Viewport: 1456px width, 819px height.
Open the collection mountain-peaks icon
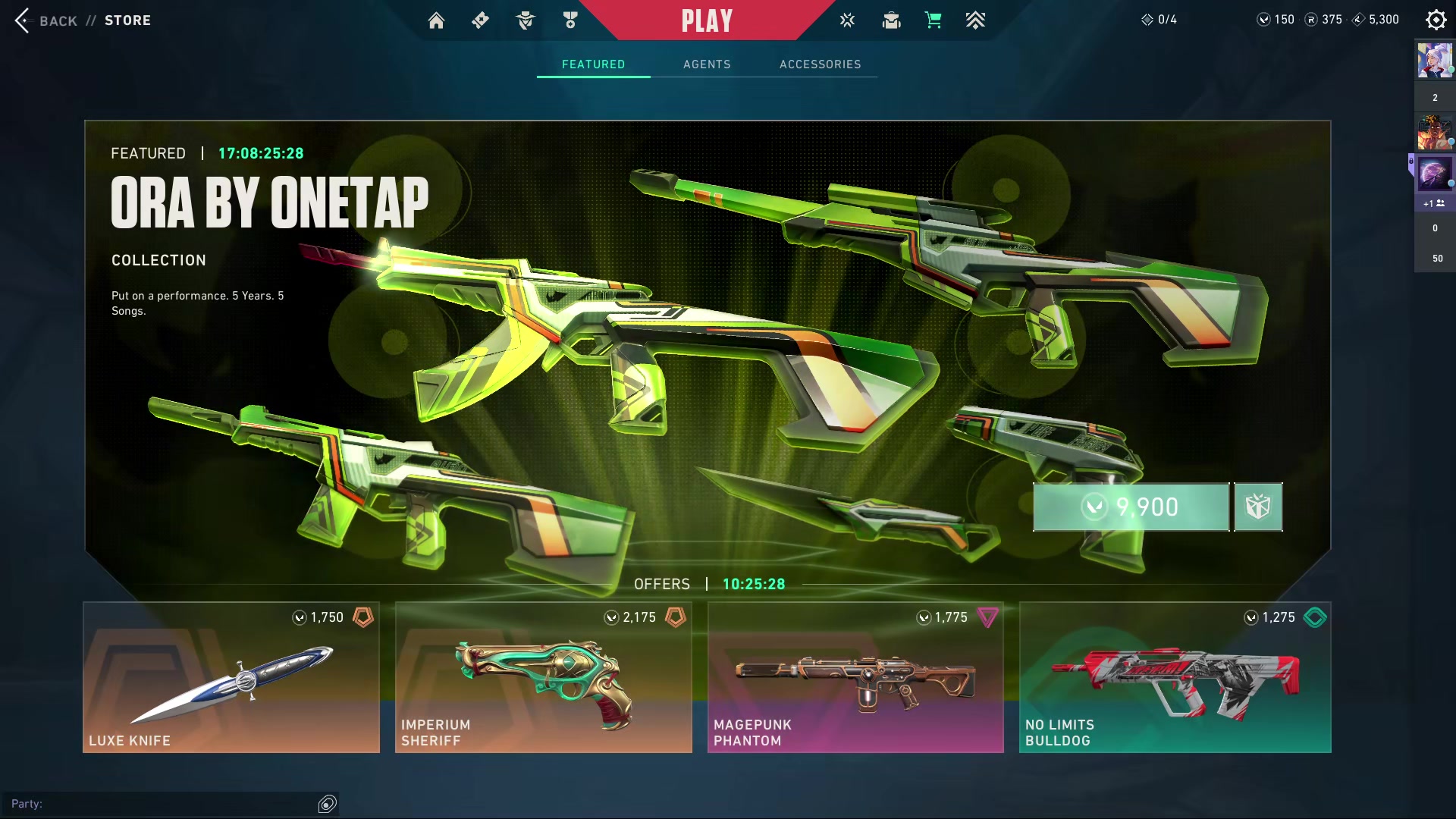pos(975,20)
